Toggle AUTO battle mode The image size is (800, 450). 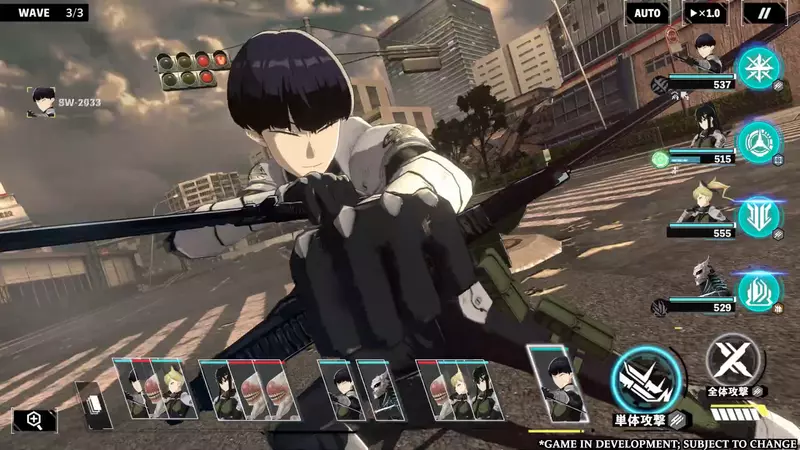[647, 13]
